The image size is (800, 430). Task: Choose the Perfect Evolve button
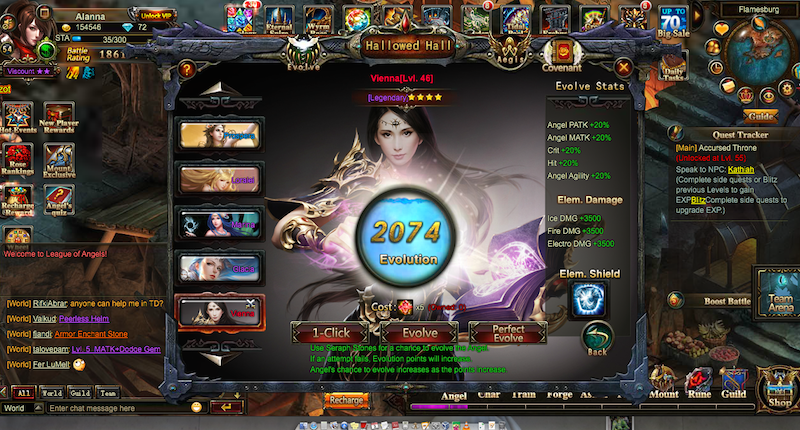508,333
